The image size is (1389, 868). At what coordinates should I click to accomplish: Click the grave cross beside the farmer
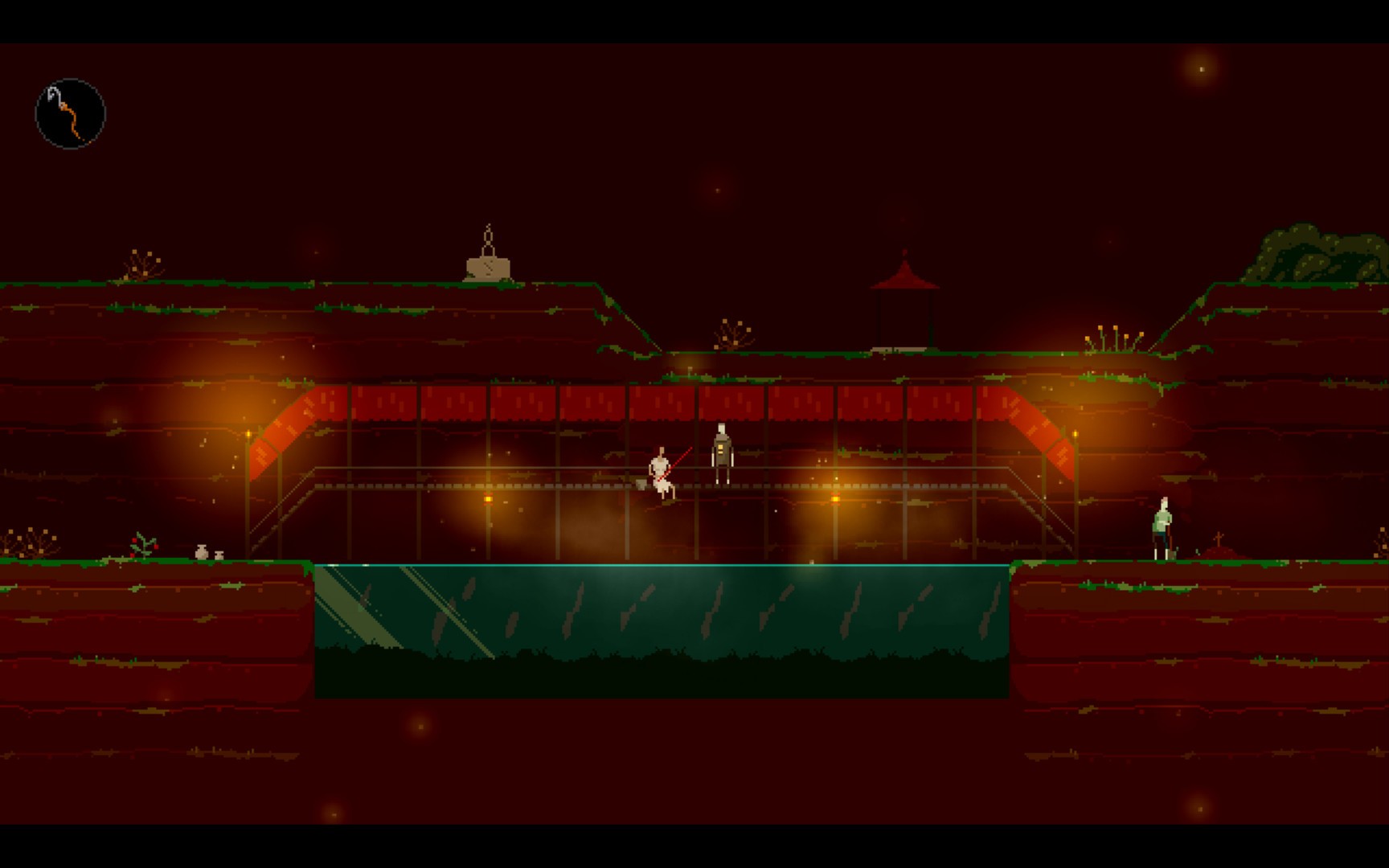click(1219, 538)
